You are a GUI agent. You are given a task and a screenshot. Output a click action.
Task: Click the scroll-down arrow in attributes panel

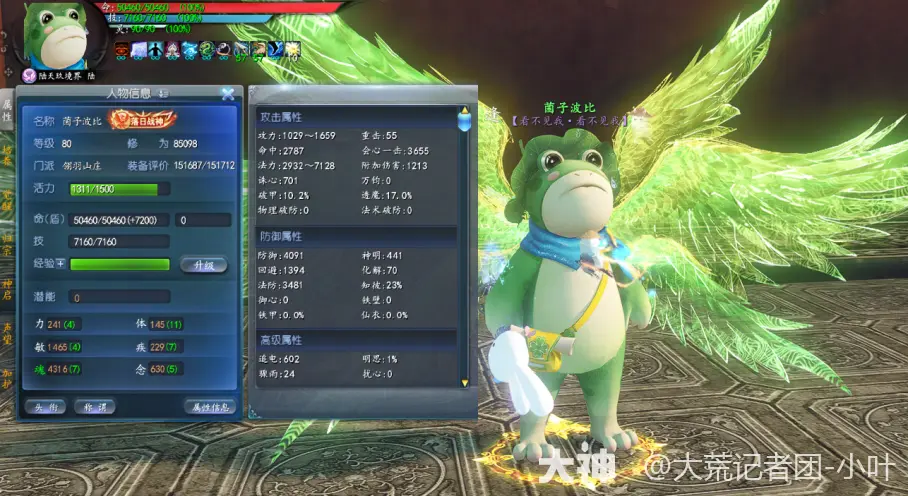[464, 381]
